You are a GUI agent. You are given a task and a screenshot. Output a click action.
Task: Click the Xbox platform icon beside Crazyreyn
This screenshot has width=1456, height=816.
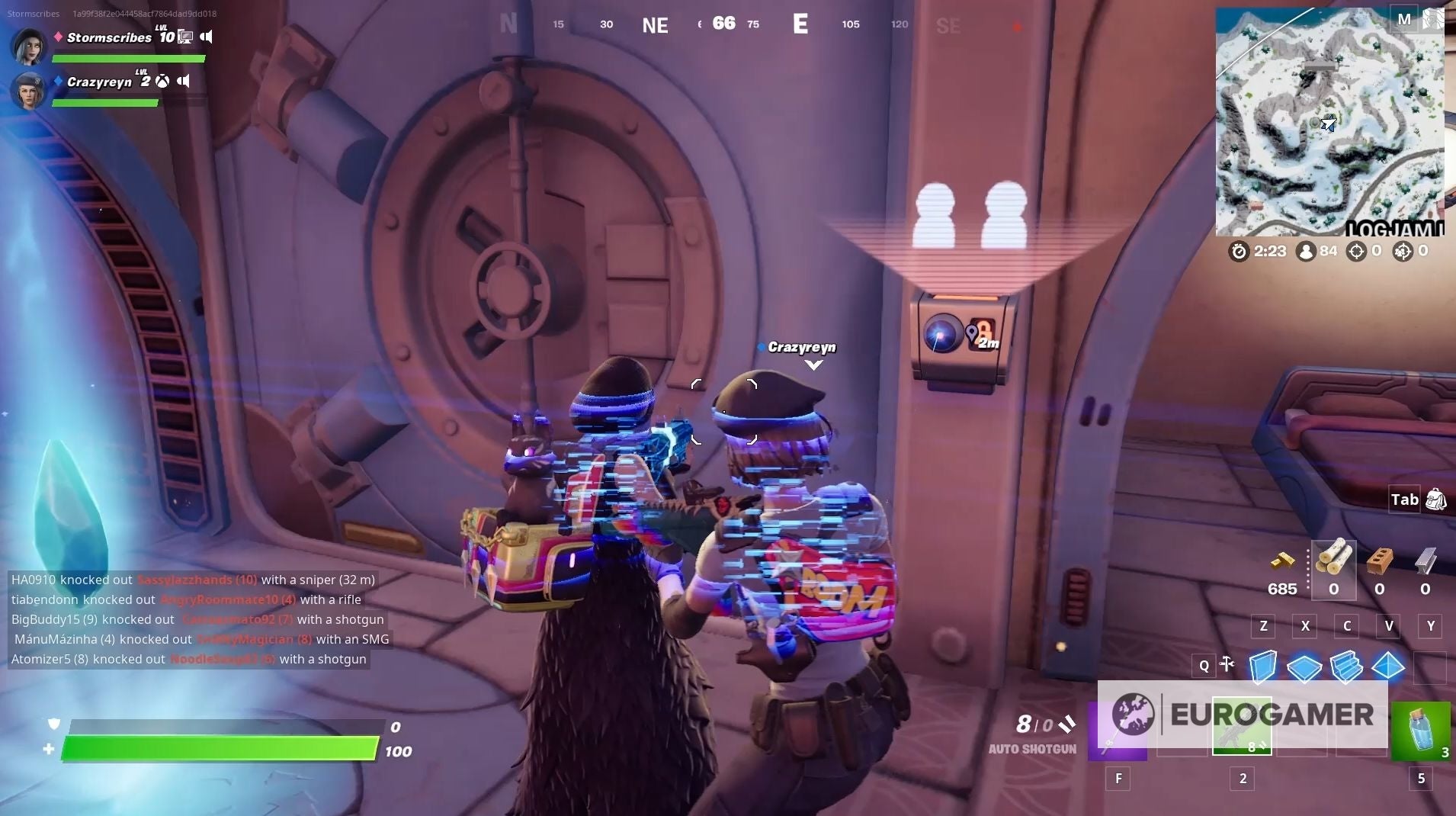tap(162, 82)
